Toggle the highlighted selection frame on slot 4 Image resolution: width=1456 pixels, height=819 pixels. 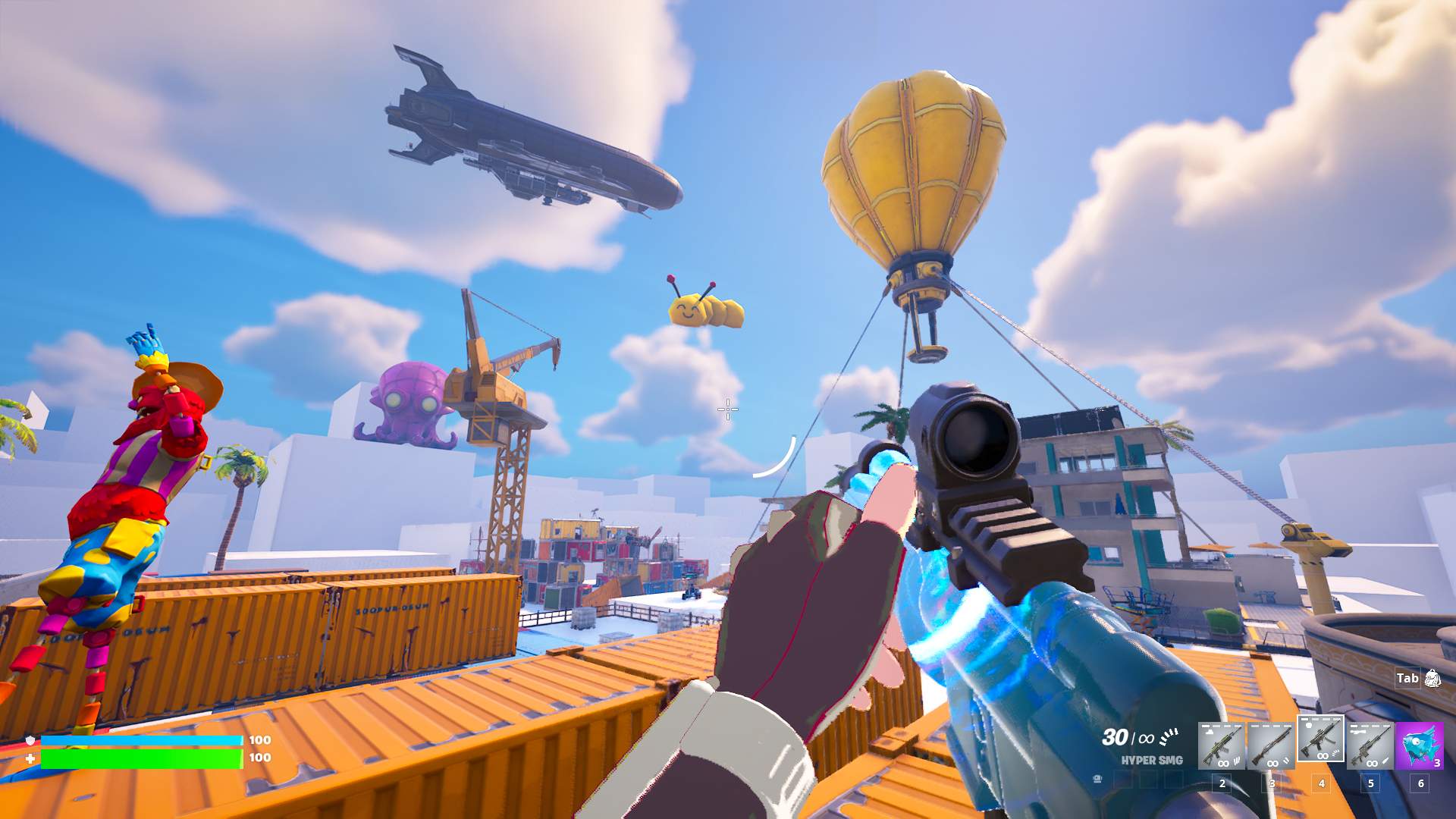coord(1322,739)
